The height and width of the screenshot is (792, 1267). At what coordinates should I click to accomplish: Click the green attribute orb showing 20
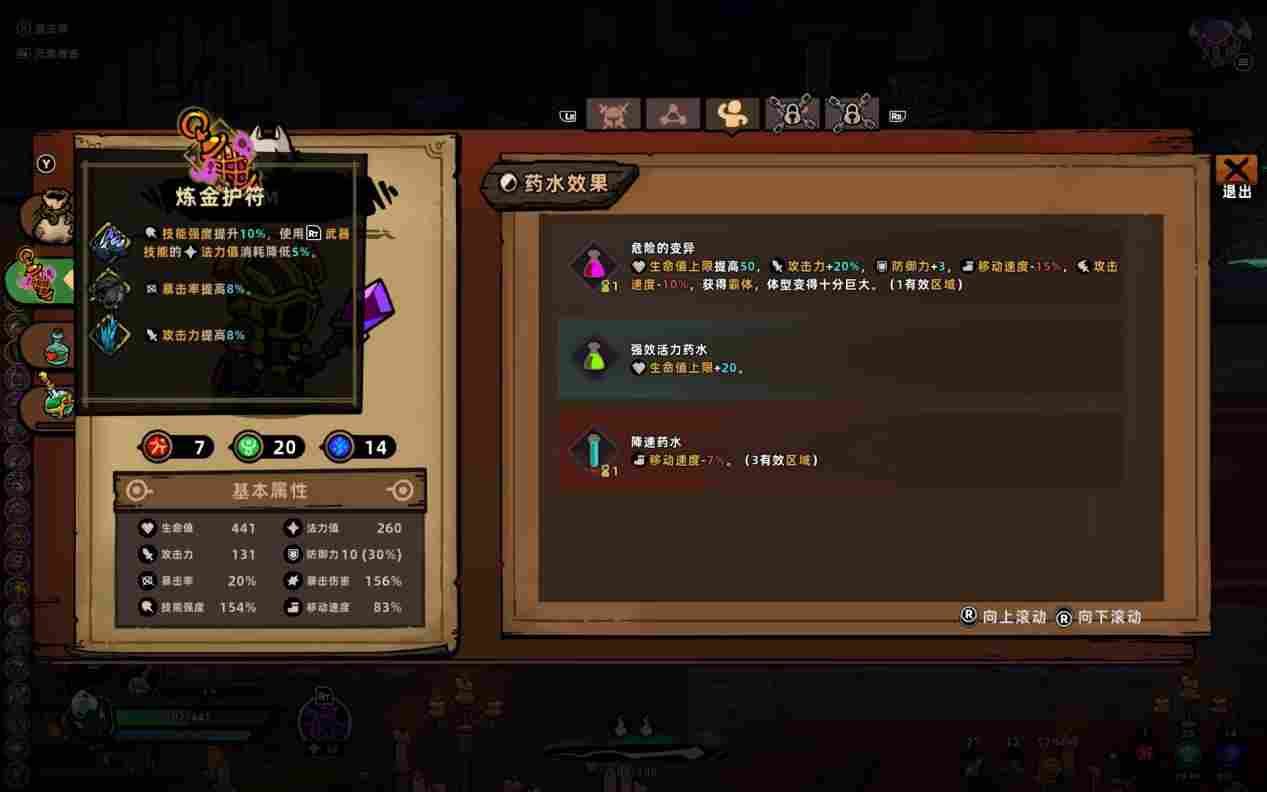247,447
